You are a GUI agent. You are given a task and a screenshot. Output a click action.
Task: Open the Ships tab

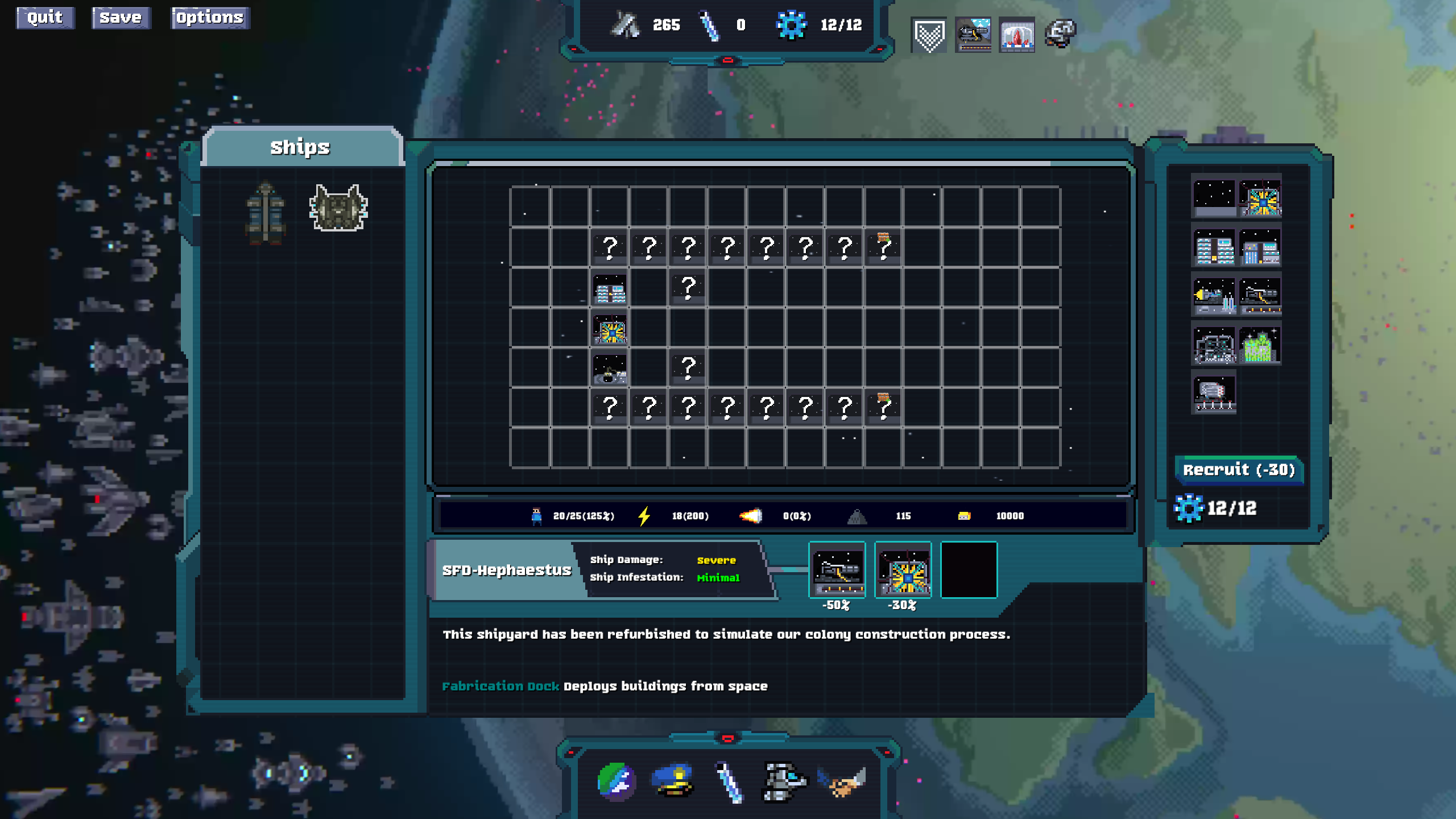(x=300, y=147)
